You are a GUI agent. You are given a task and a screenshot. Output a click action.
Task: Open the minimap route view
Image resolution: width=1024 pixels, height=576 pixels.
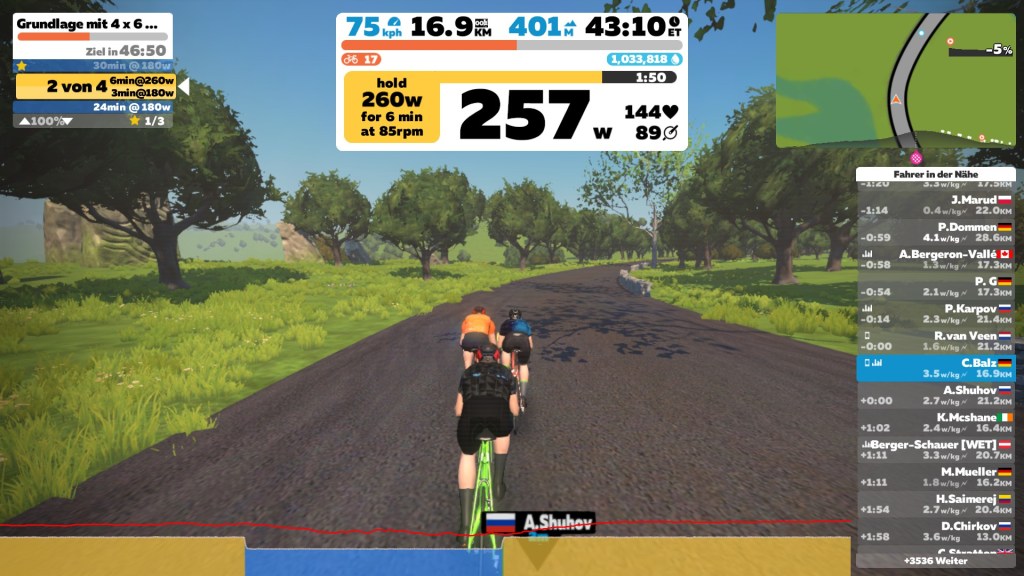pyautogui.click(x=895, y=80)
